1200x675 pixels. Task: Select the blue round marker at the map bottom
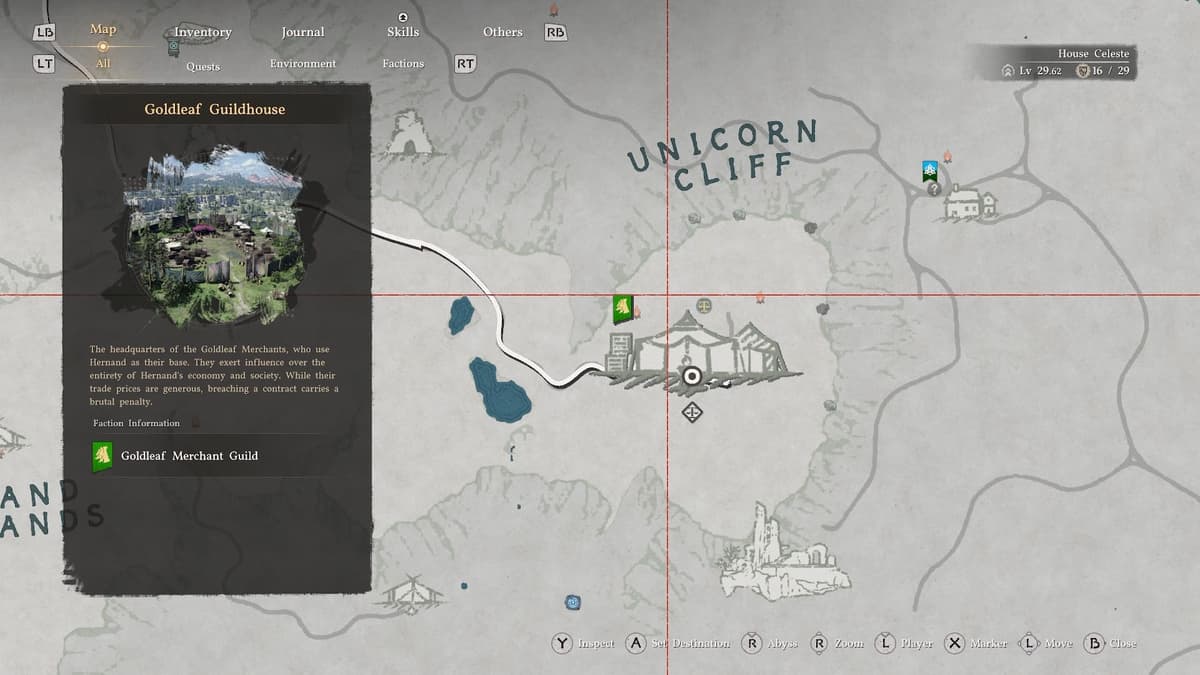pos(572,602)
